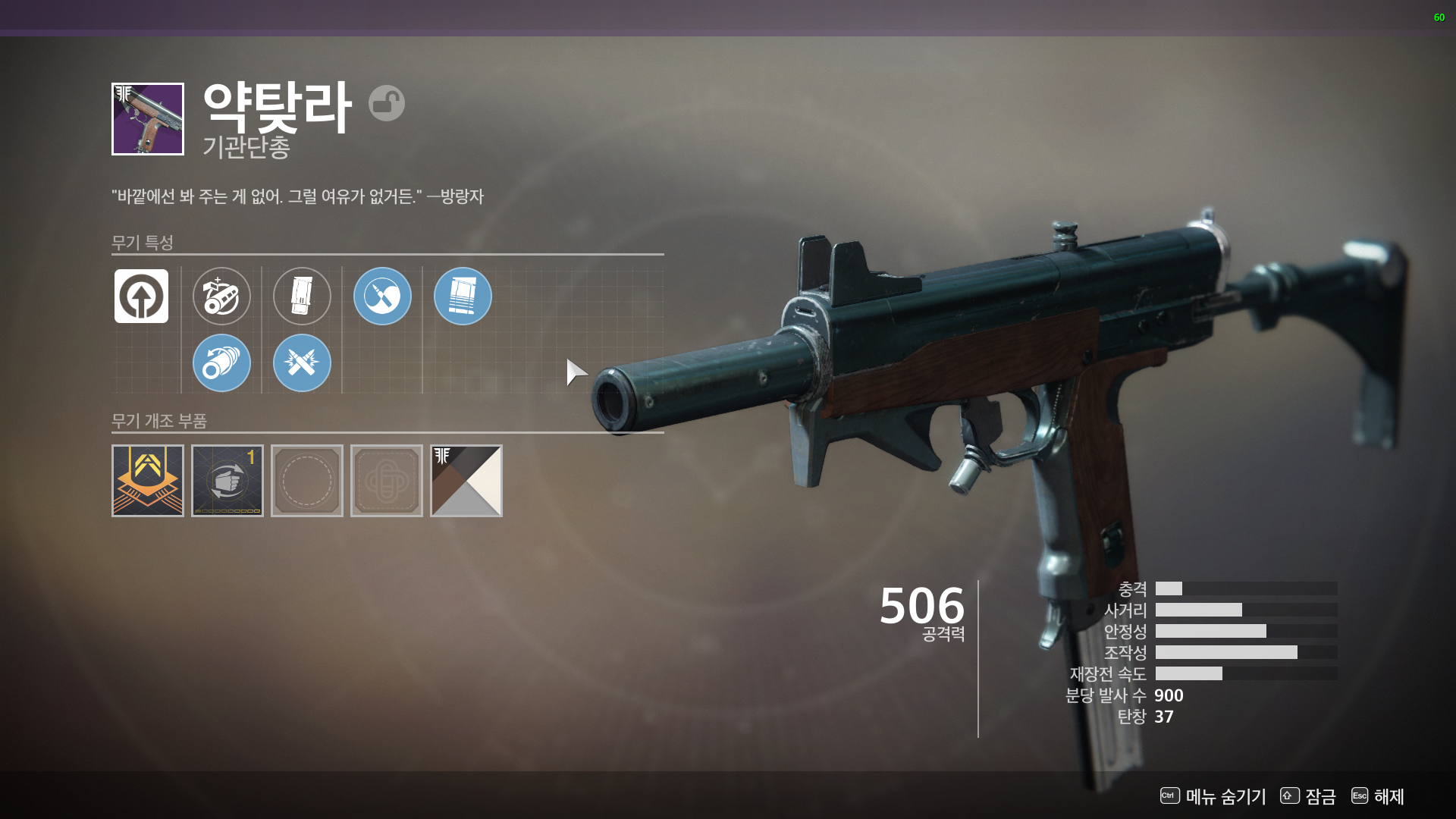The height and width of the screenshot is (819, 1456).
Task: Open the fist mod slot marked 1
Action: 227,481
